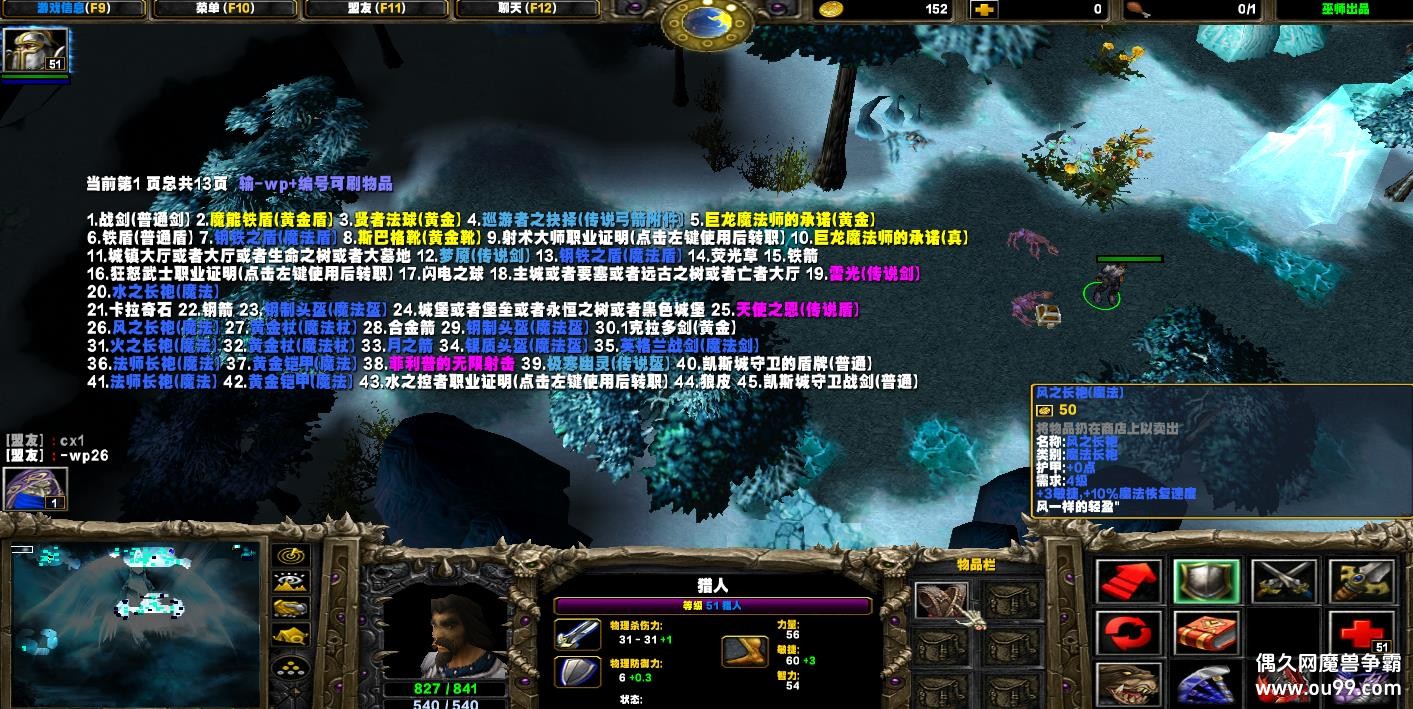The image size is (1413, 709).
Task: Click the red arrow Move command
Action: (1129, 581)
